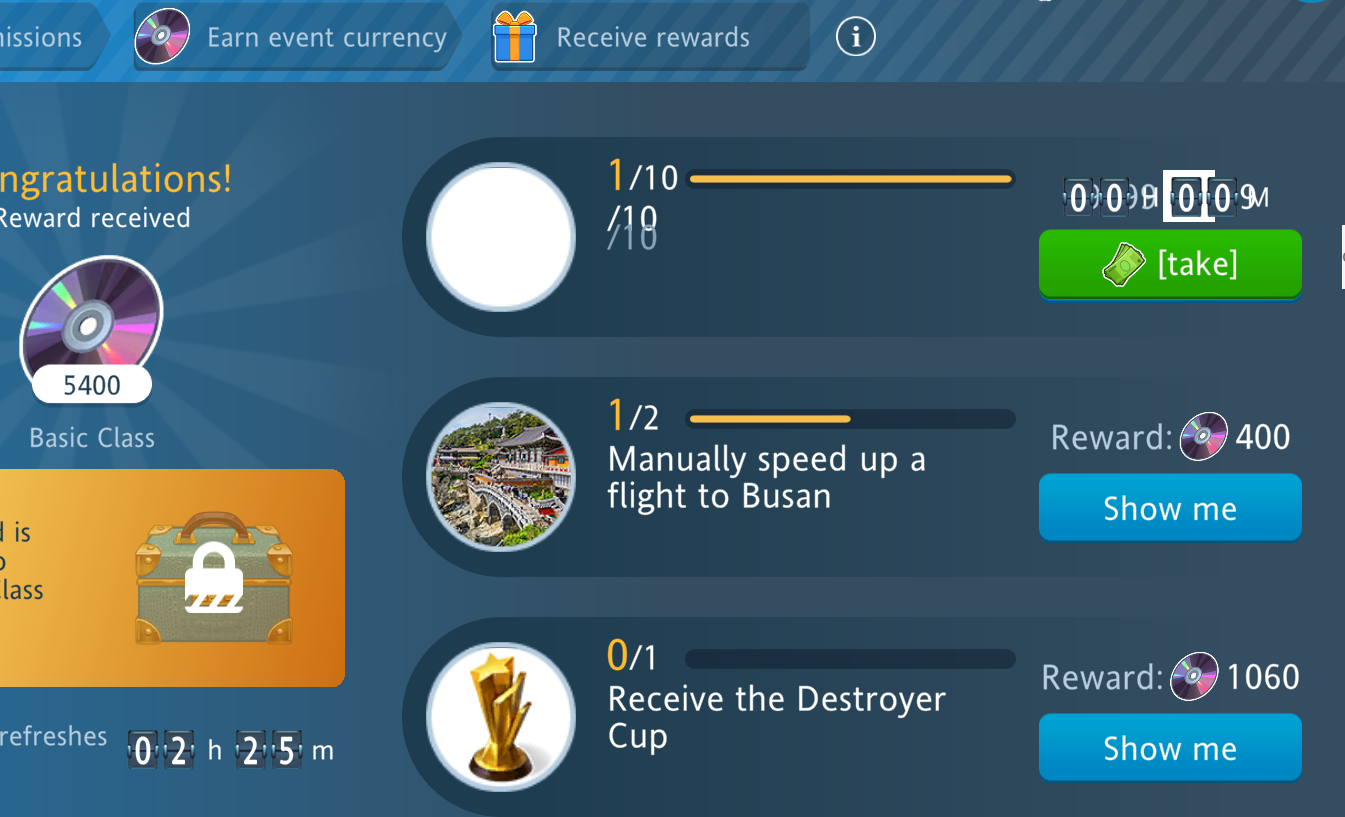Image resolution: width=1345 pixels, height=817 pixels.
Task: Select the Busan temple mission thumbnail
Action: click(x=501, y=477)
